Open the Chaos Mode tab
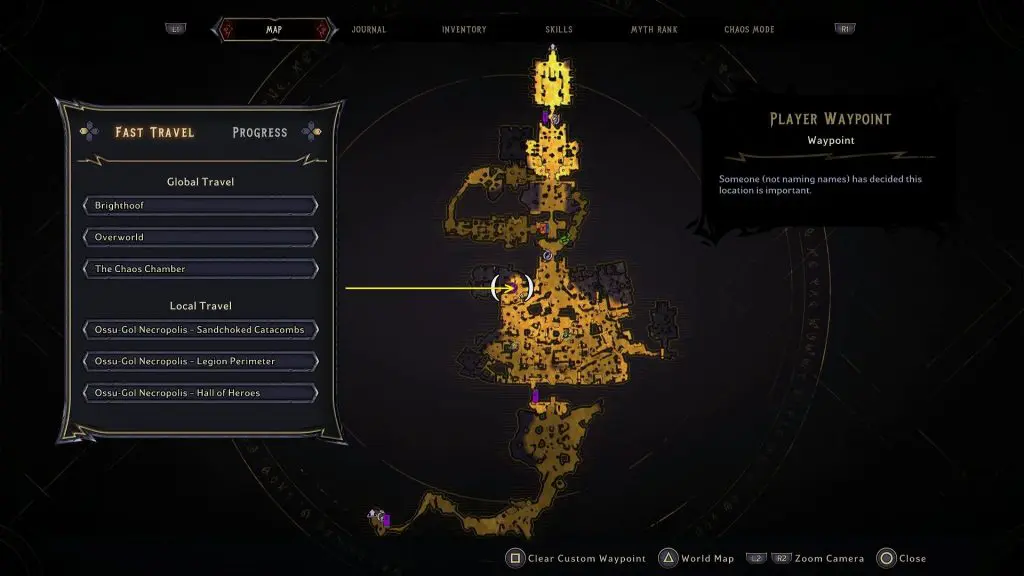 tap(750, 30)
